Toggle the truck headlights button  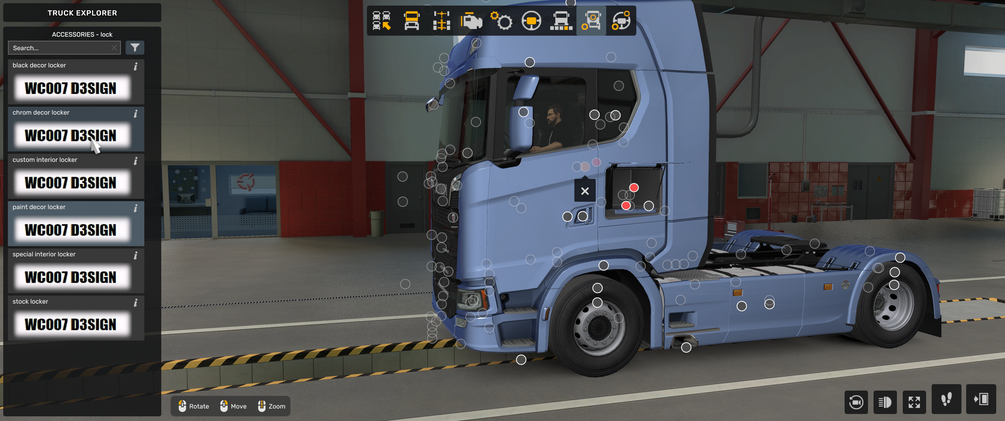pyautogui.click(x=885, y=402)
